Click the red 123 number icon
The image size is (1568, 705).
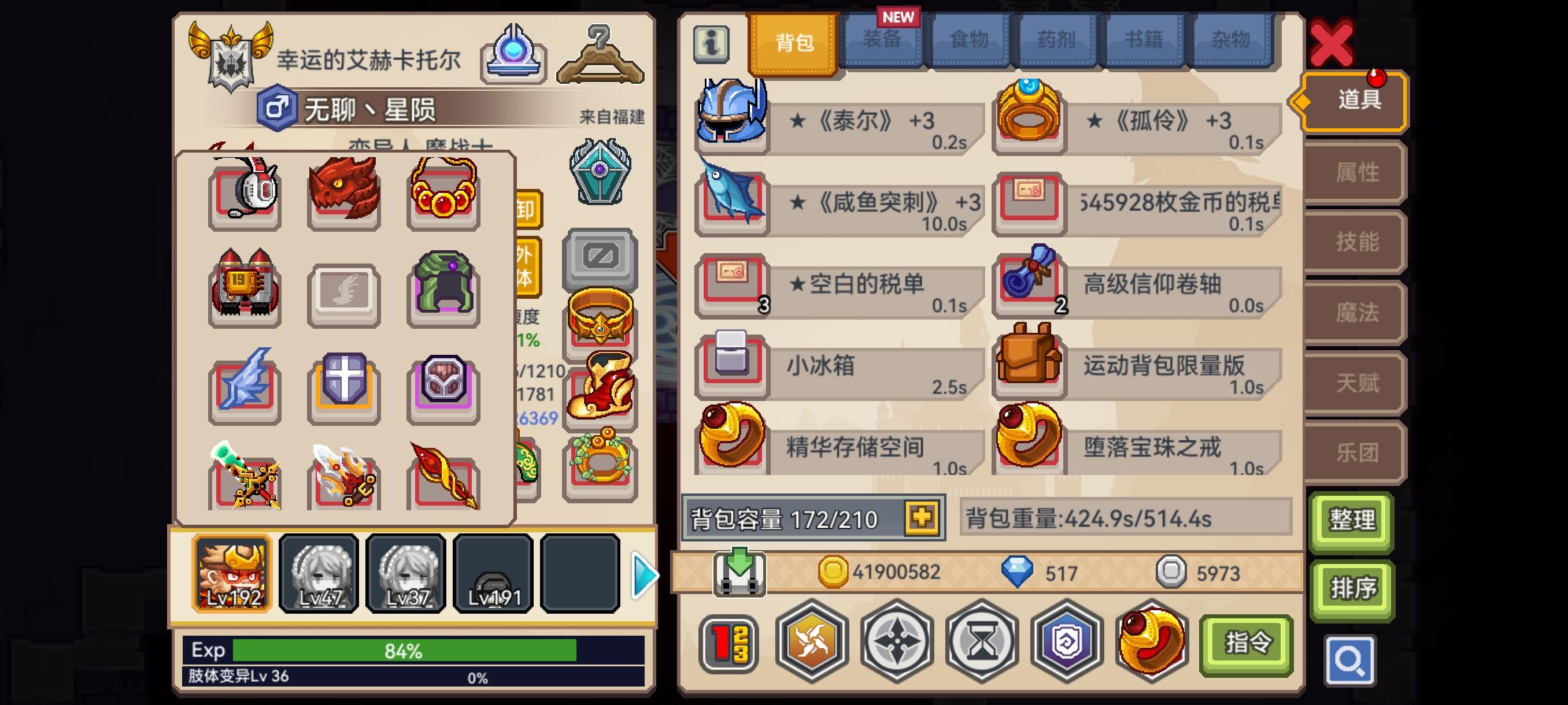coord(728,643)
